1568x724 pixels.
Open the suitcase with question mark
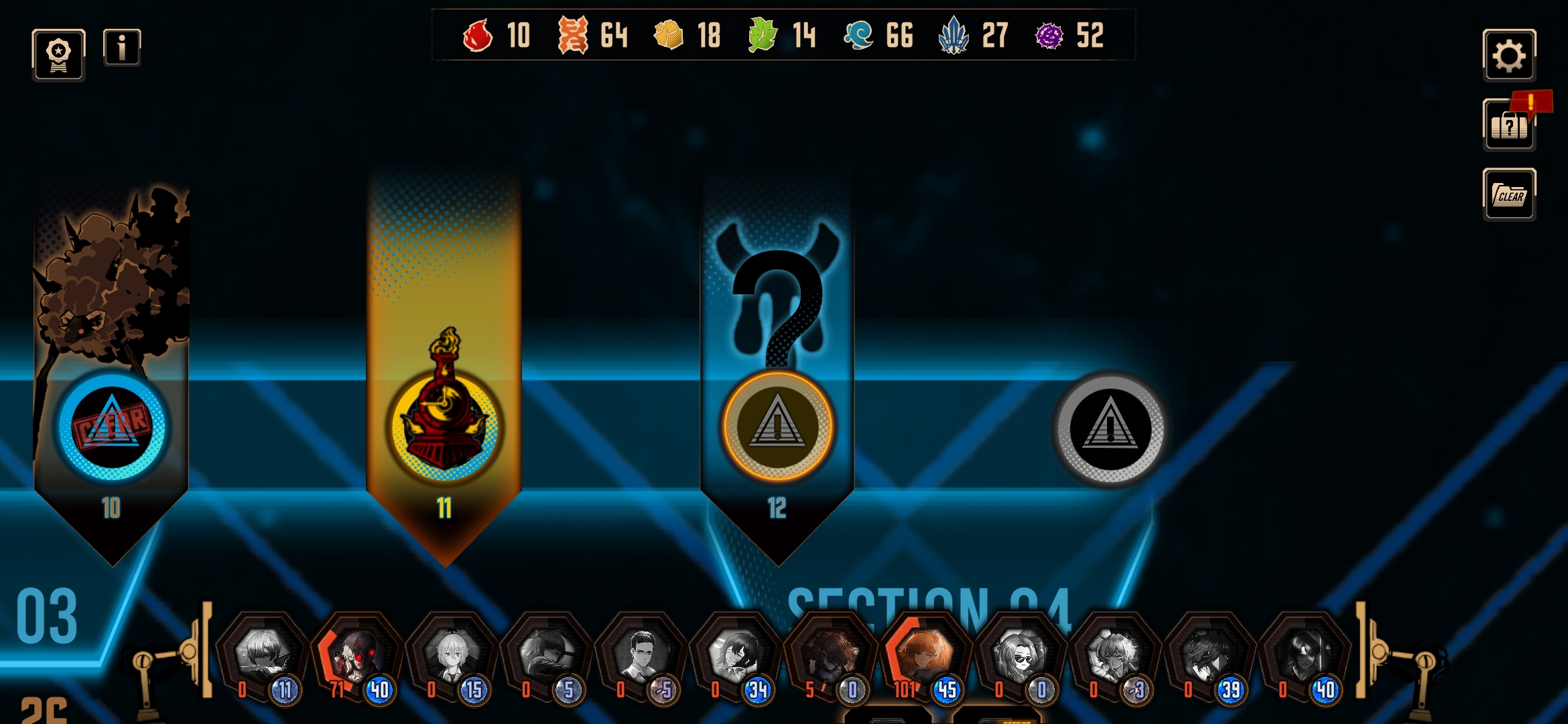point(1508,125)
